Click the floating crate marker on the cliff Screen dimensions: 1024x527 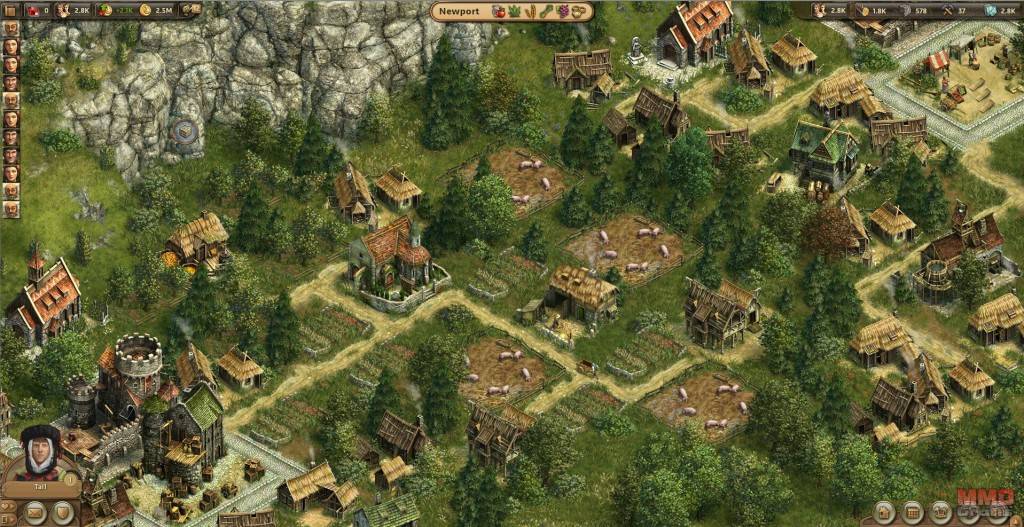pyautogui.click(x=185, y=130)
